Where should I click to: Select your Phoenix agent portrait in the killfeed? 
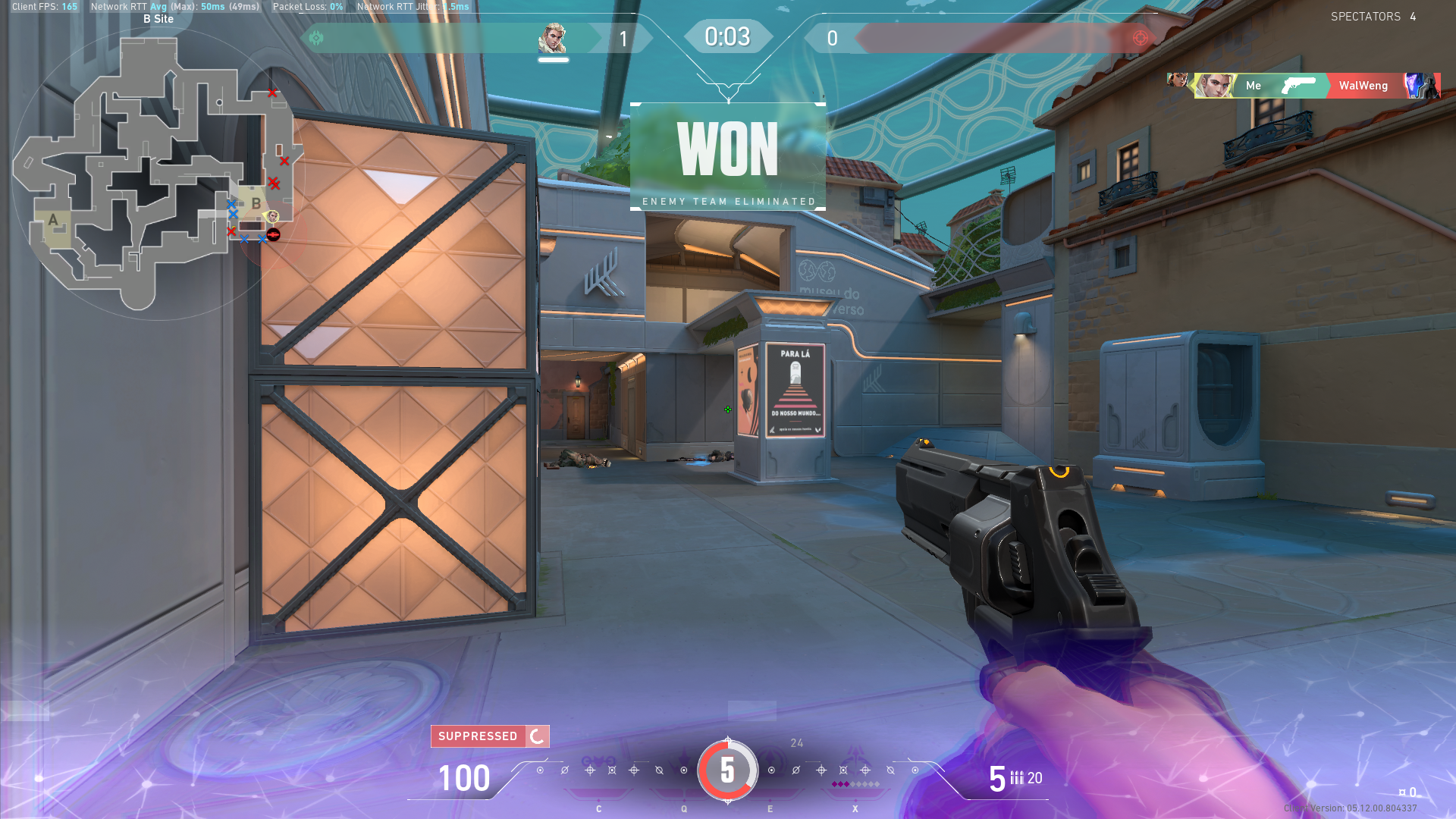coord(1214,86)
